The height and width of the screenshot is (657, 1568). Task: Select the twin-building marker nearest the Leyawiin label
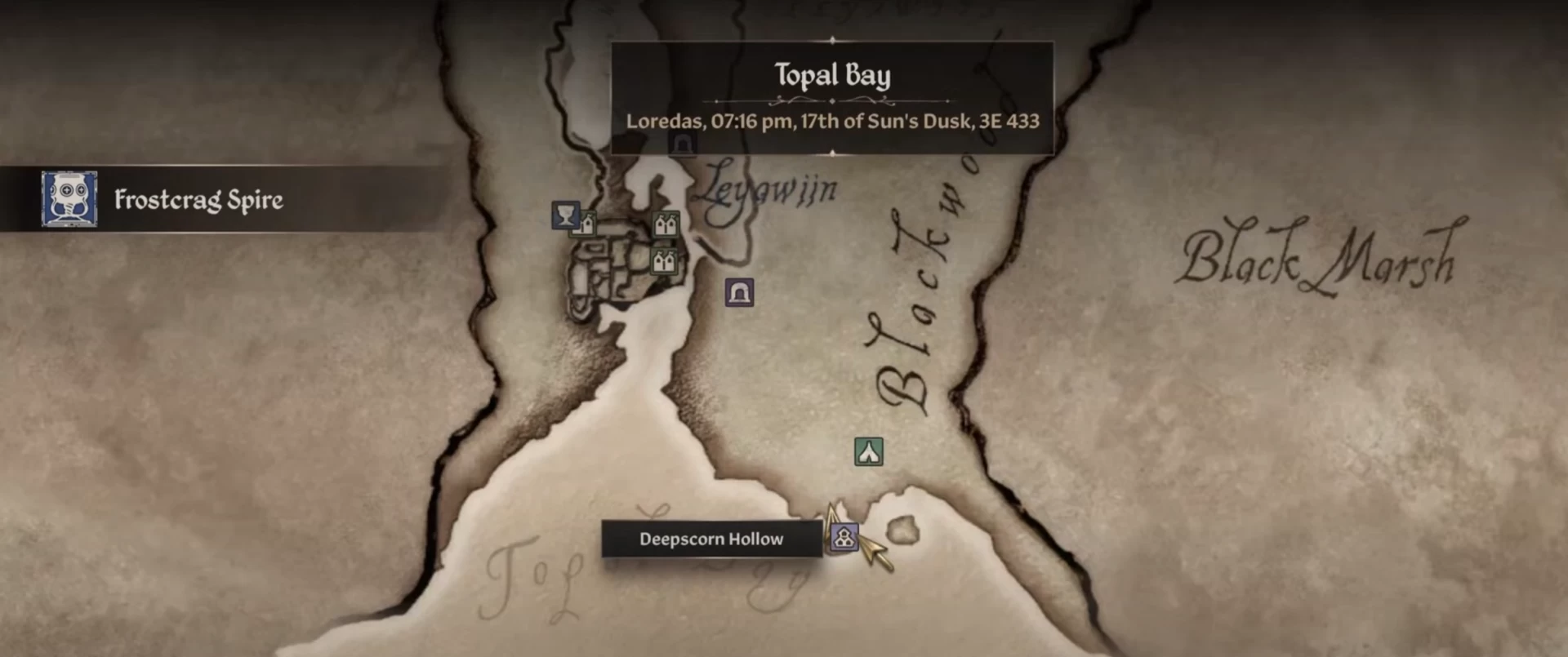click(666, 224)
